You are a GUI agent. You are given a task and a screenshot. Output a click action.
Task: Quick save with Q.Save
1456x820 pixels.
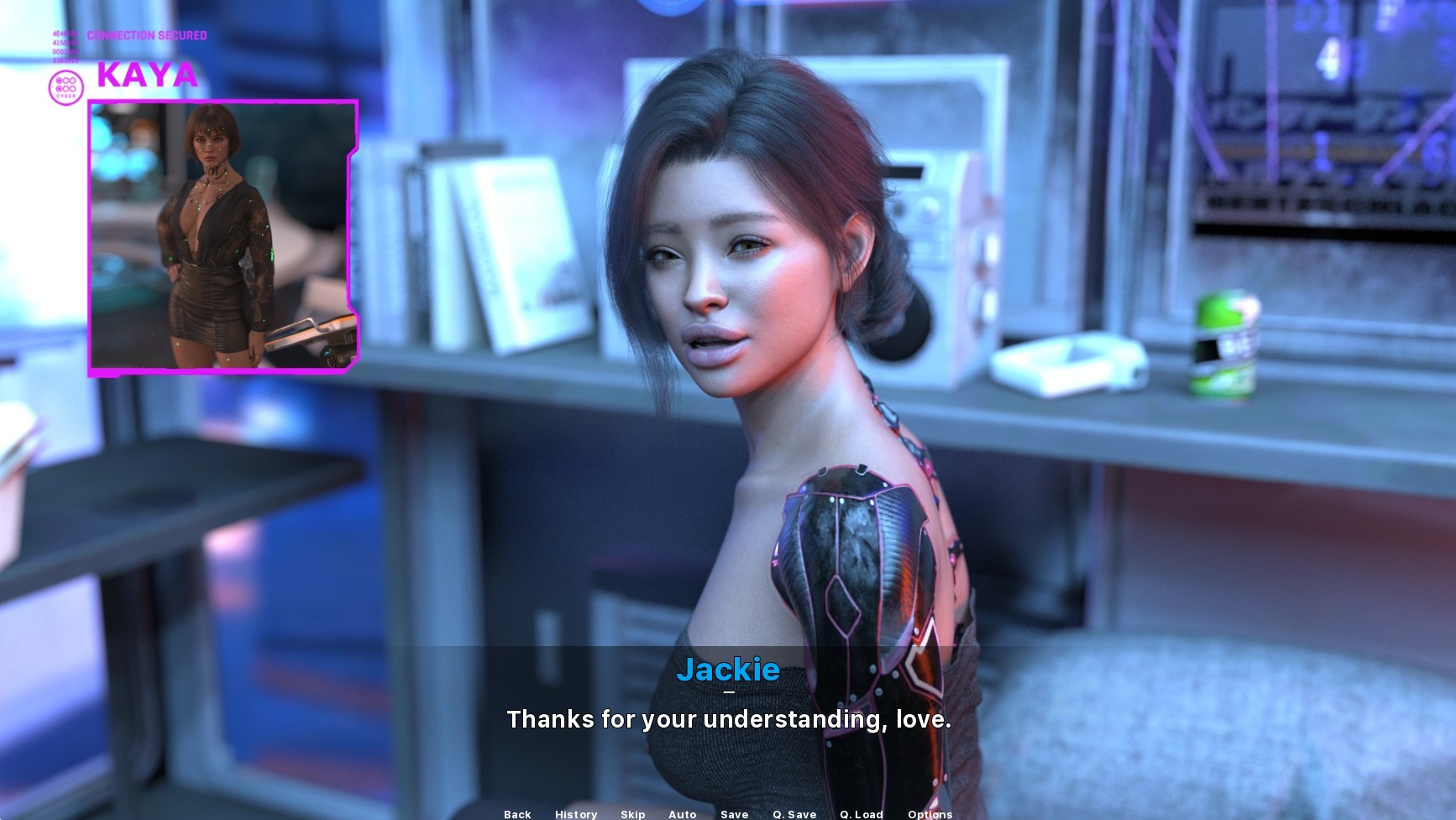click(x=794, y=813)
